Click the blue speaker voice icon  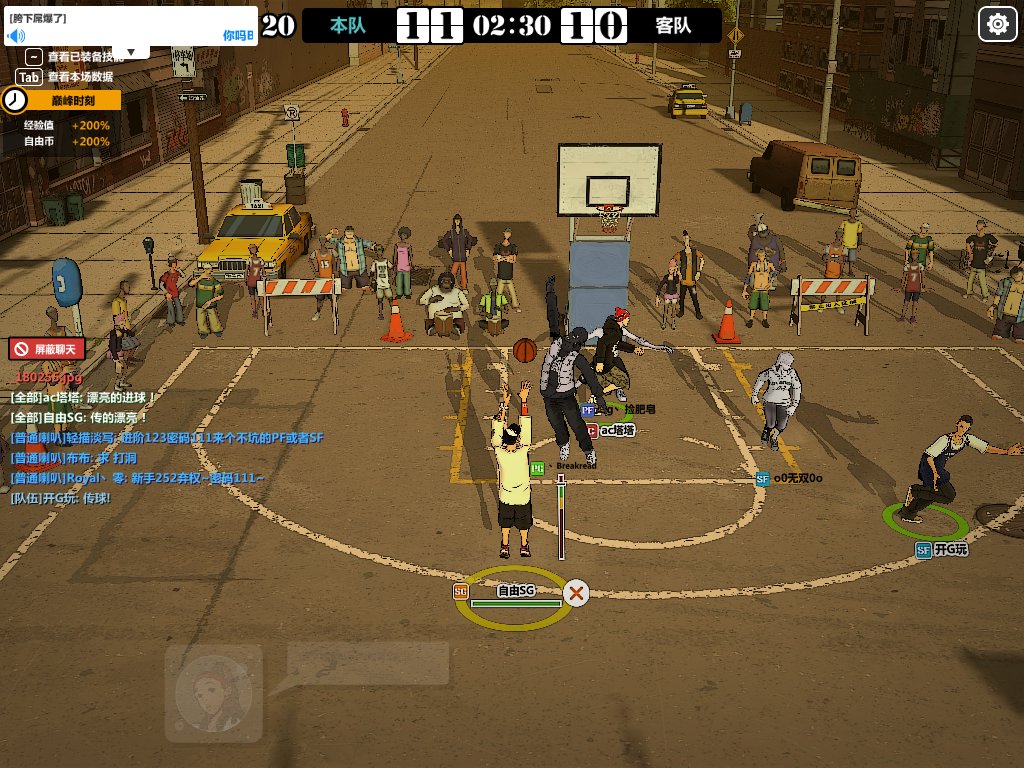(15, 35)
